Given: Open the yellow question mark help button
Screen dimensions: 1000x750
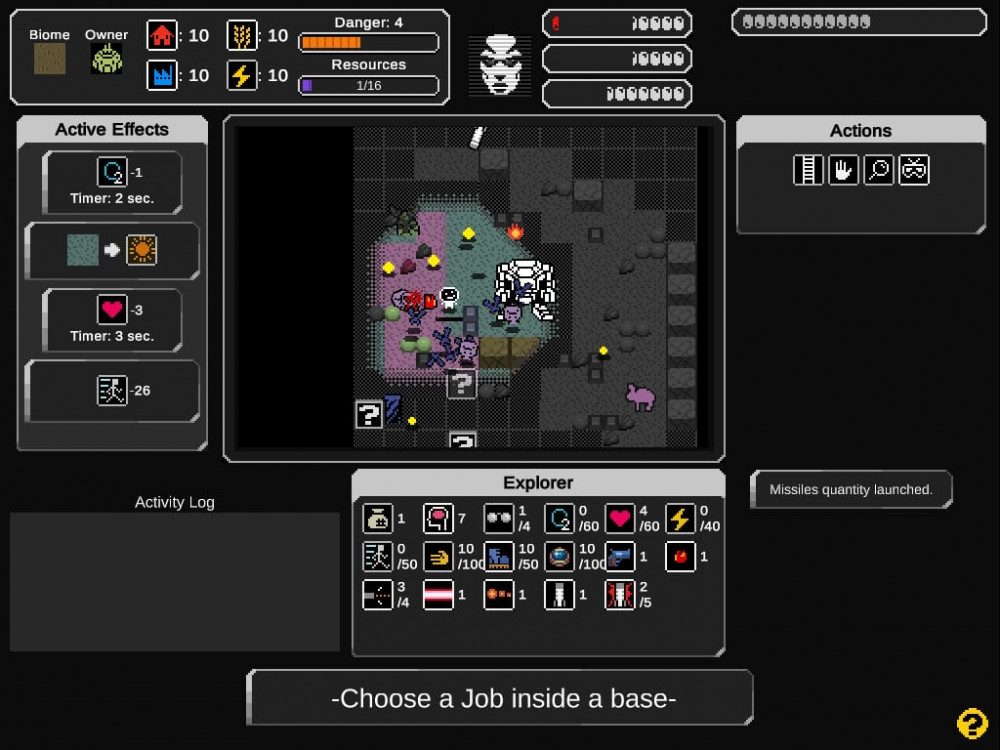Looking at the screenshot, I should tap(972, 723).
